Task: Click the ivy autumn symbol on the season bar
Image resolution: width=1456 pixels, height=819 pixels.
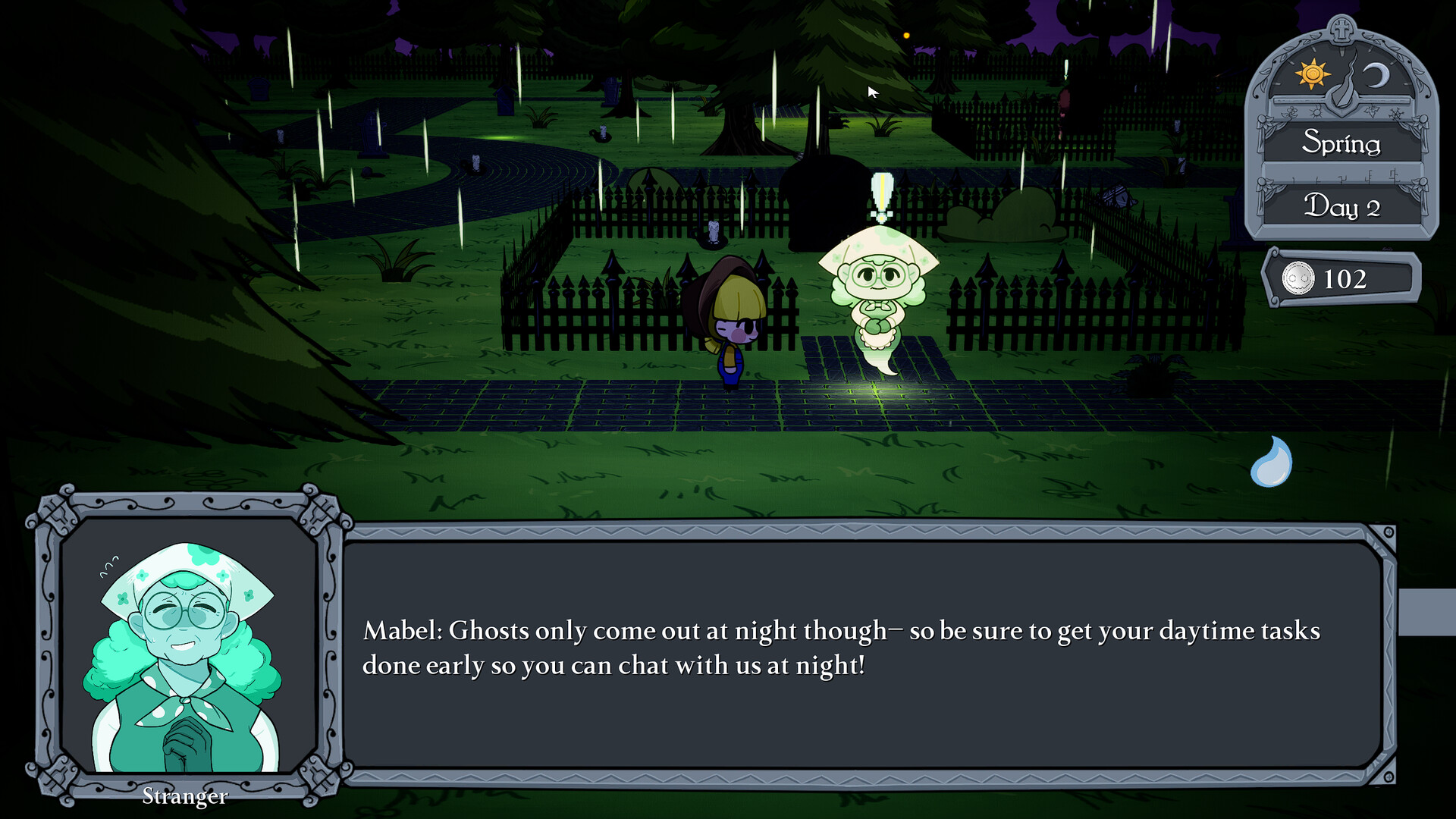Action: 1372,110
